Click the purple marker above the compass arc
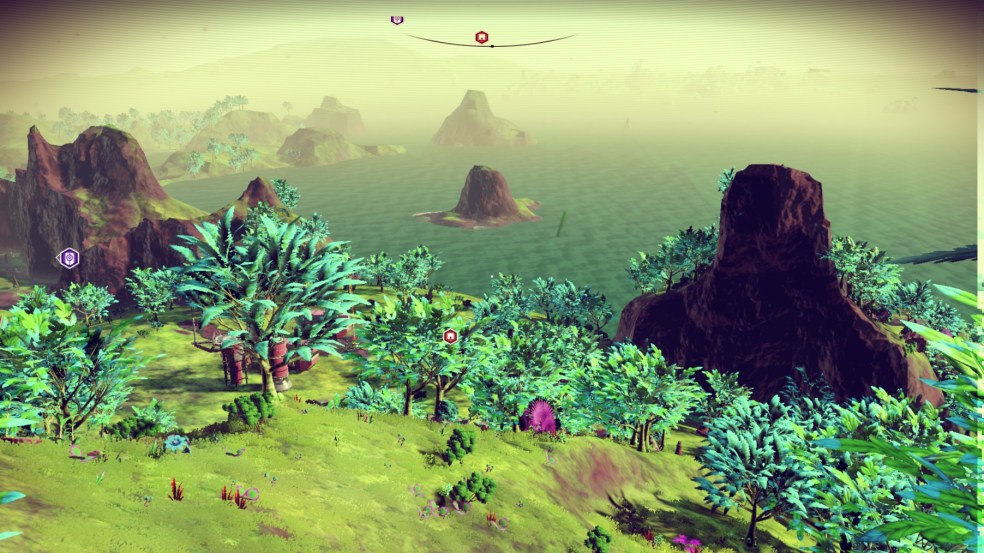 pos(397,20)
